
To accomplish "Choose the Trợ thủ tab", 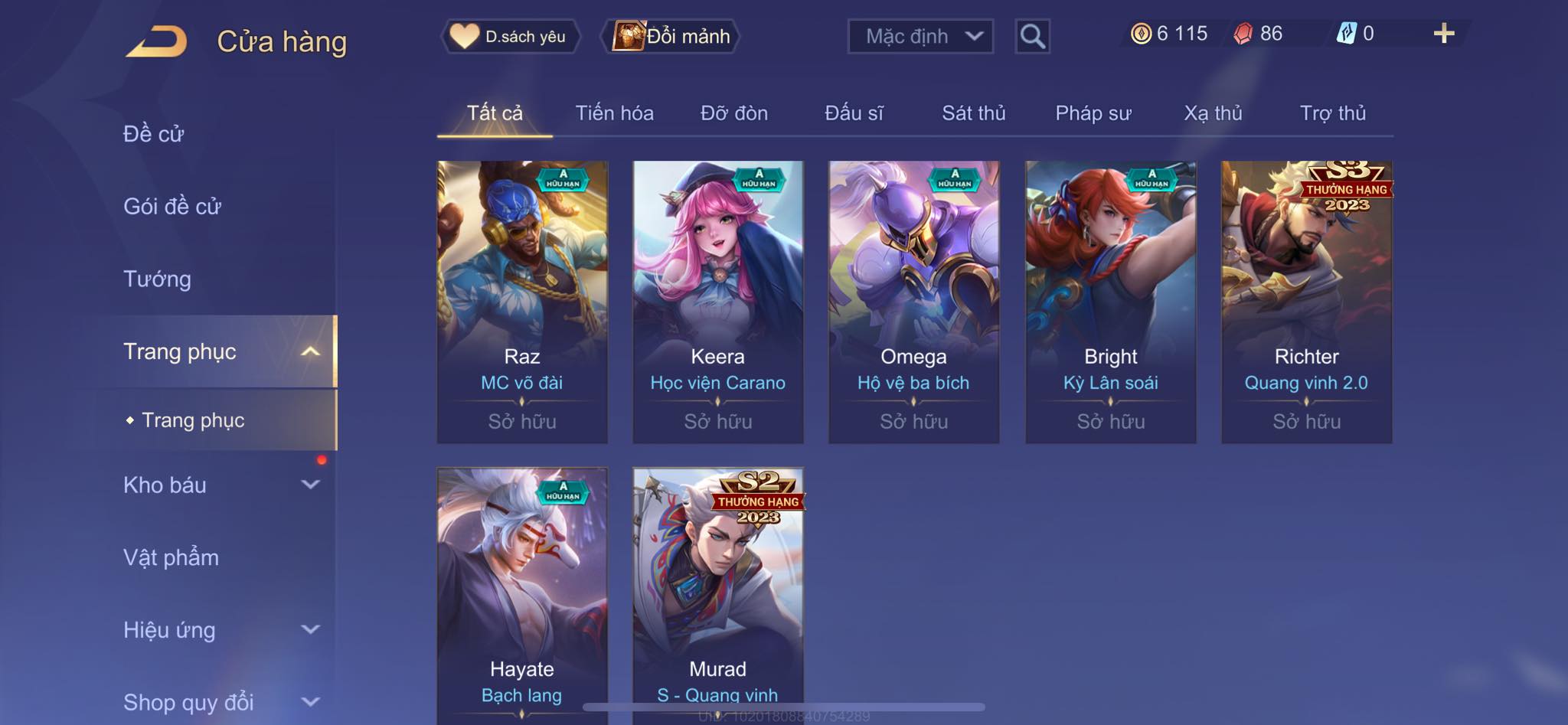I will tap(1332, 113).
